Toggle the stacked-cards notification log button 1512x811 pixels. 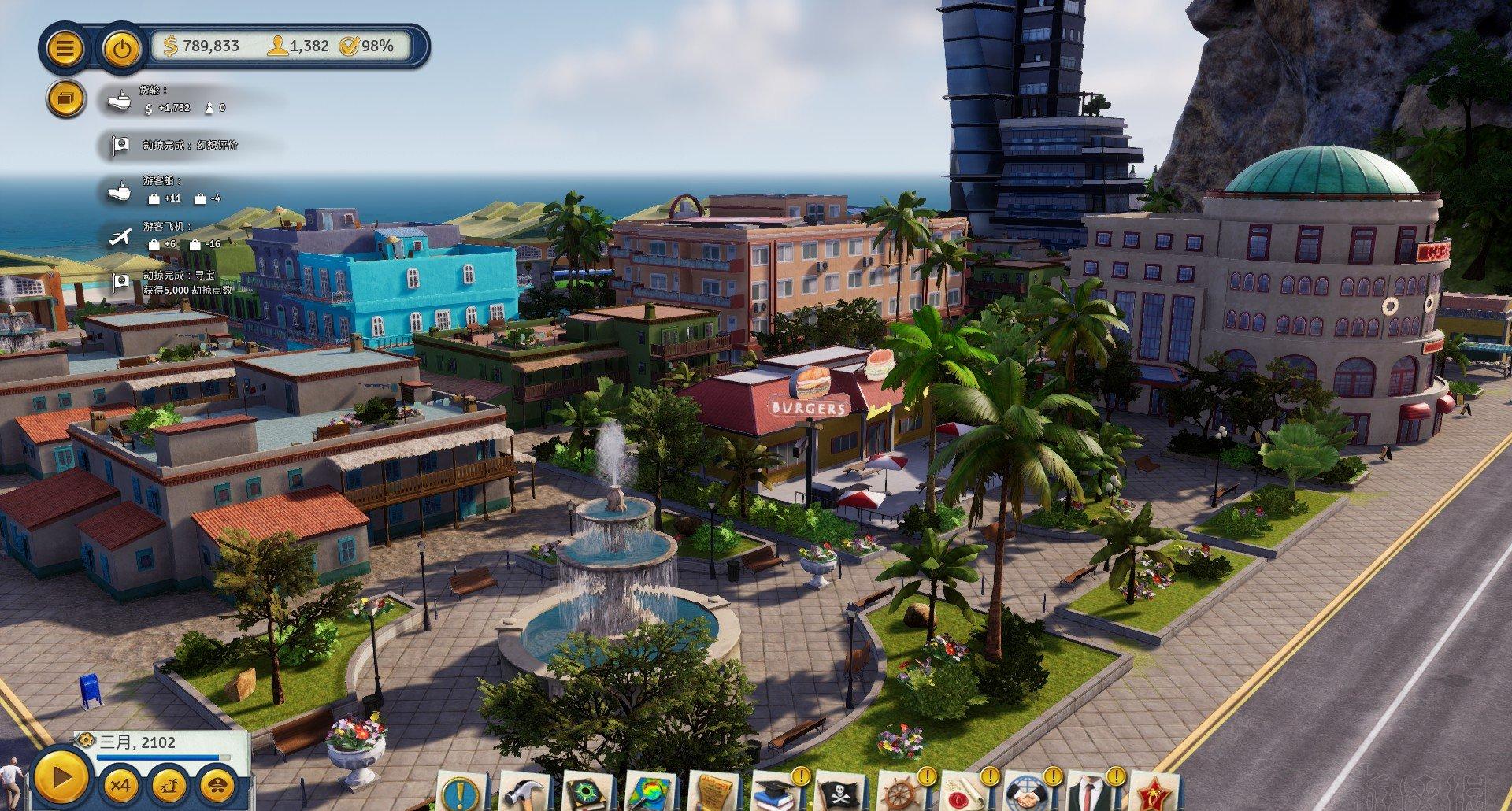pyautogui.click(x=66, y=98)
